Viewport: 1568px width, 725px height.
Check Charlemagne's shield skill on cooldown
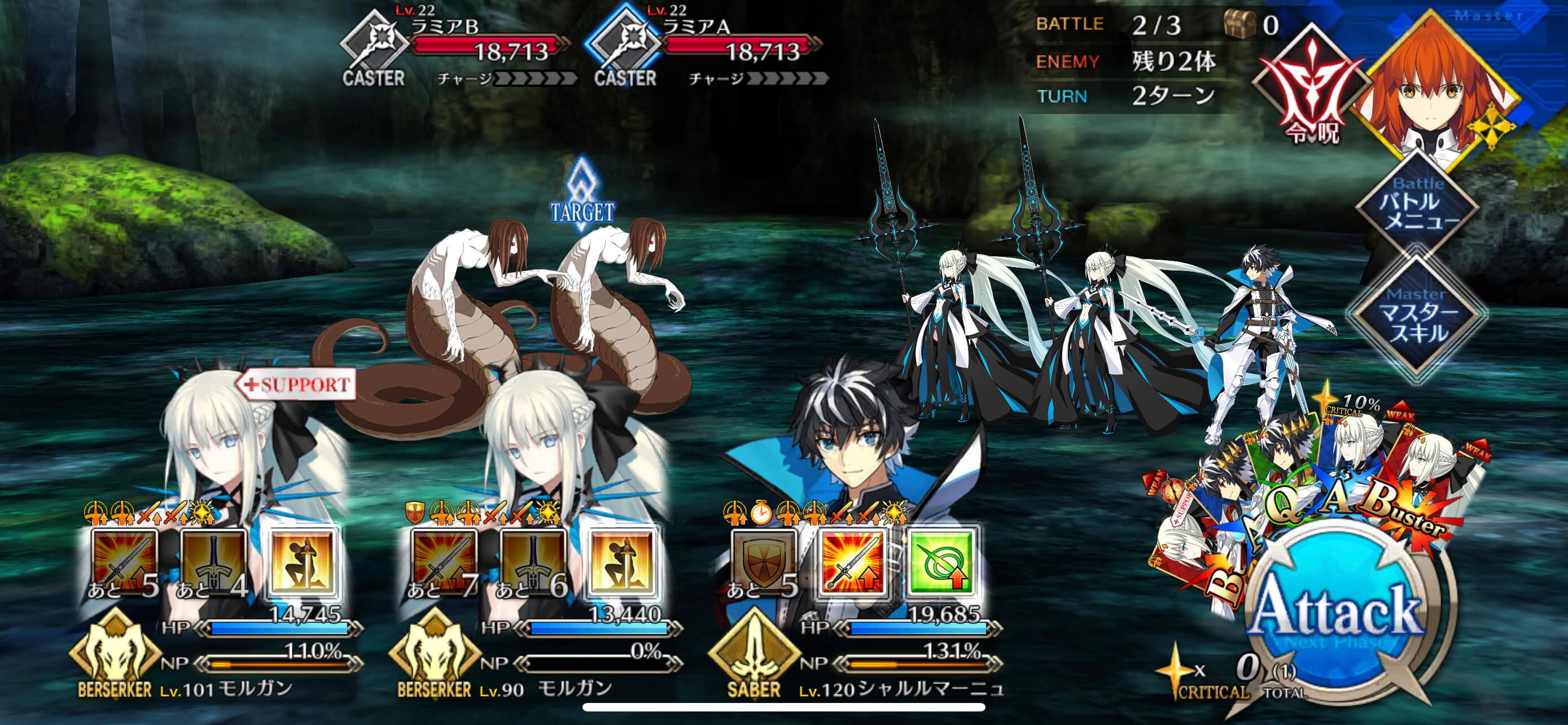pos(763,562)
